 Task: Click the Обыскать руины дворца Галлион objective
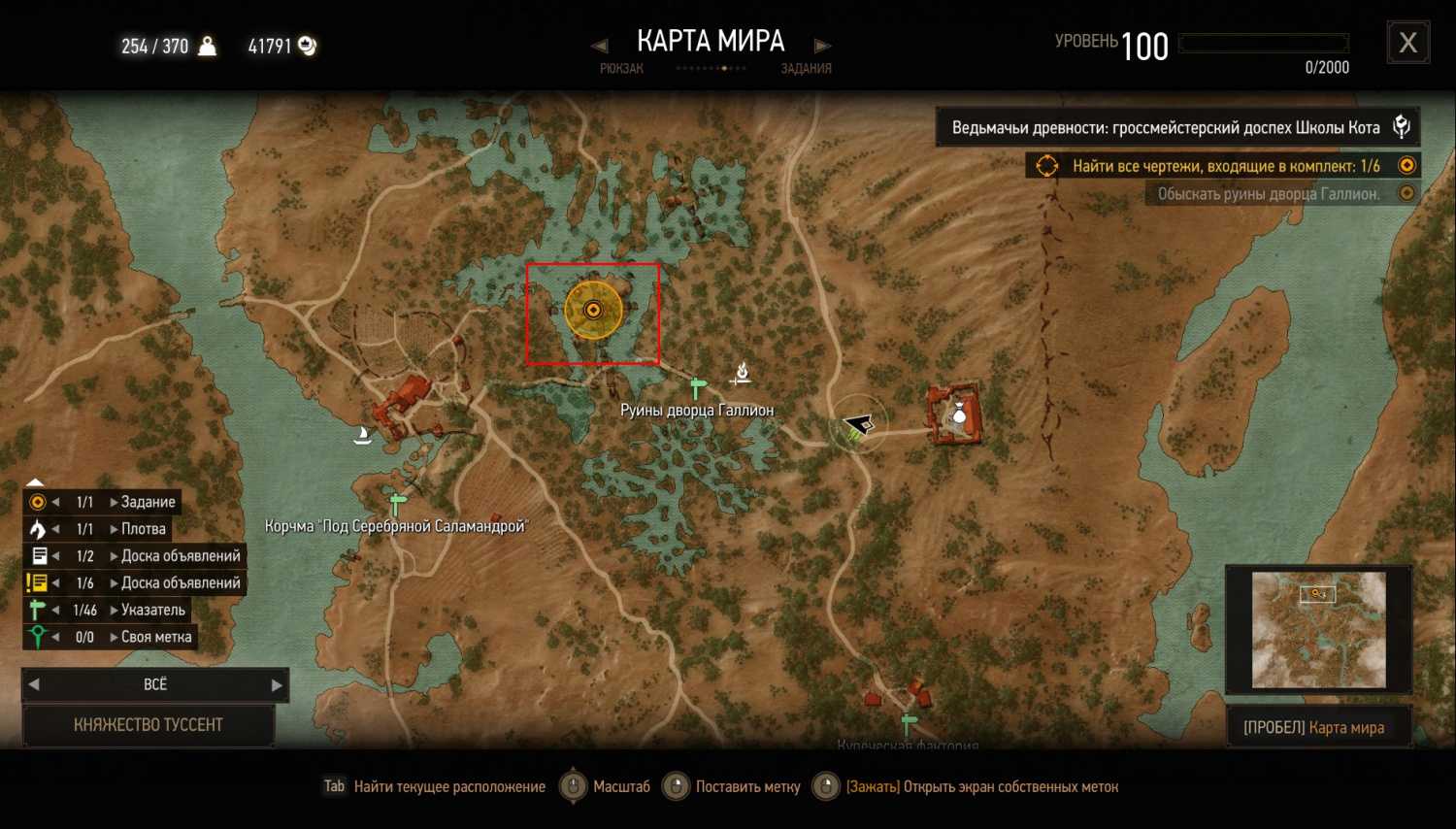point(1269,194)
